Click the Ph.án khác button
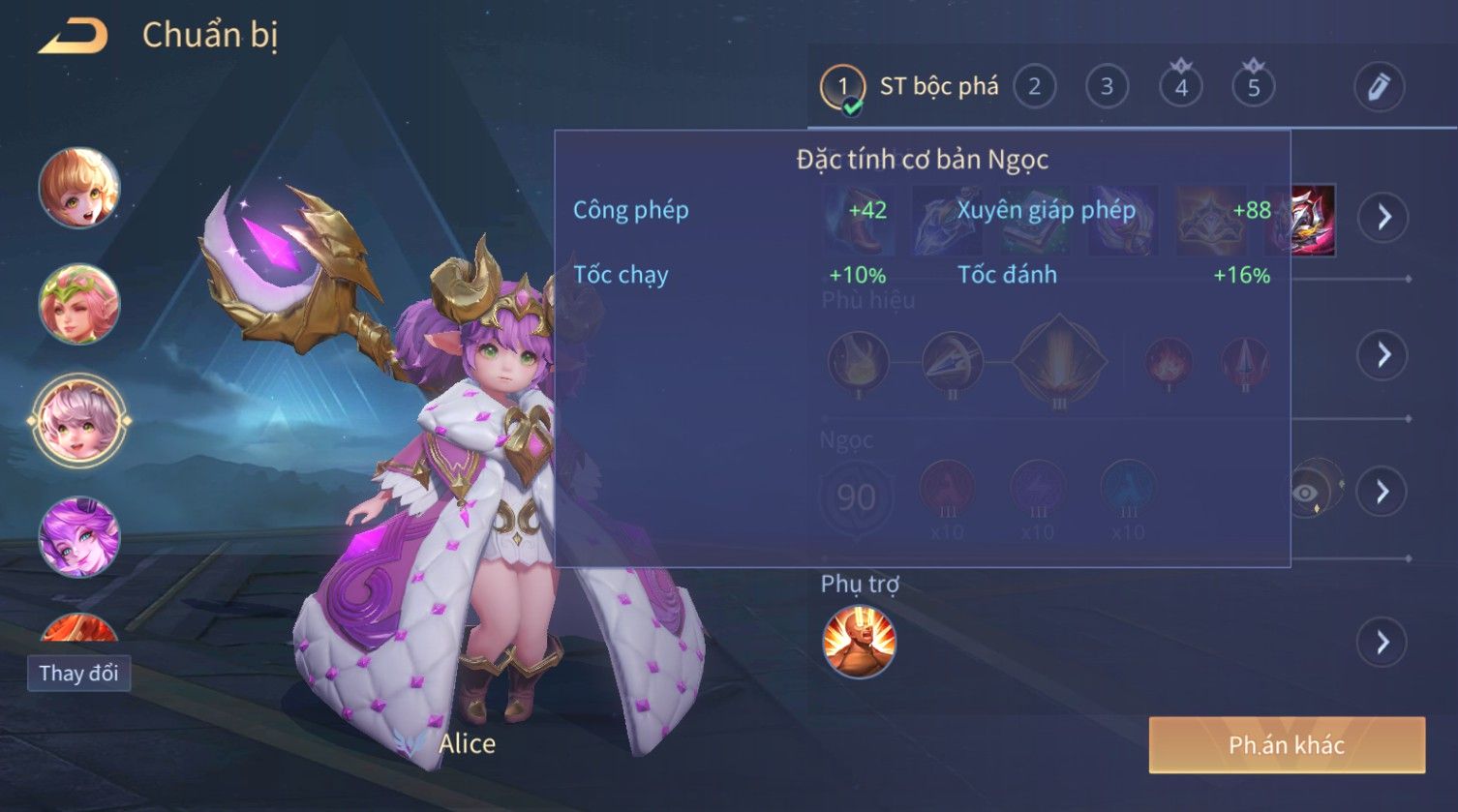Screen dimensions: 1458x812 [1287, 745]
